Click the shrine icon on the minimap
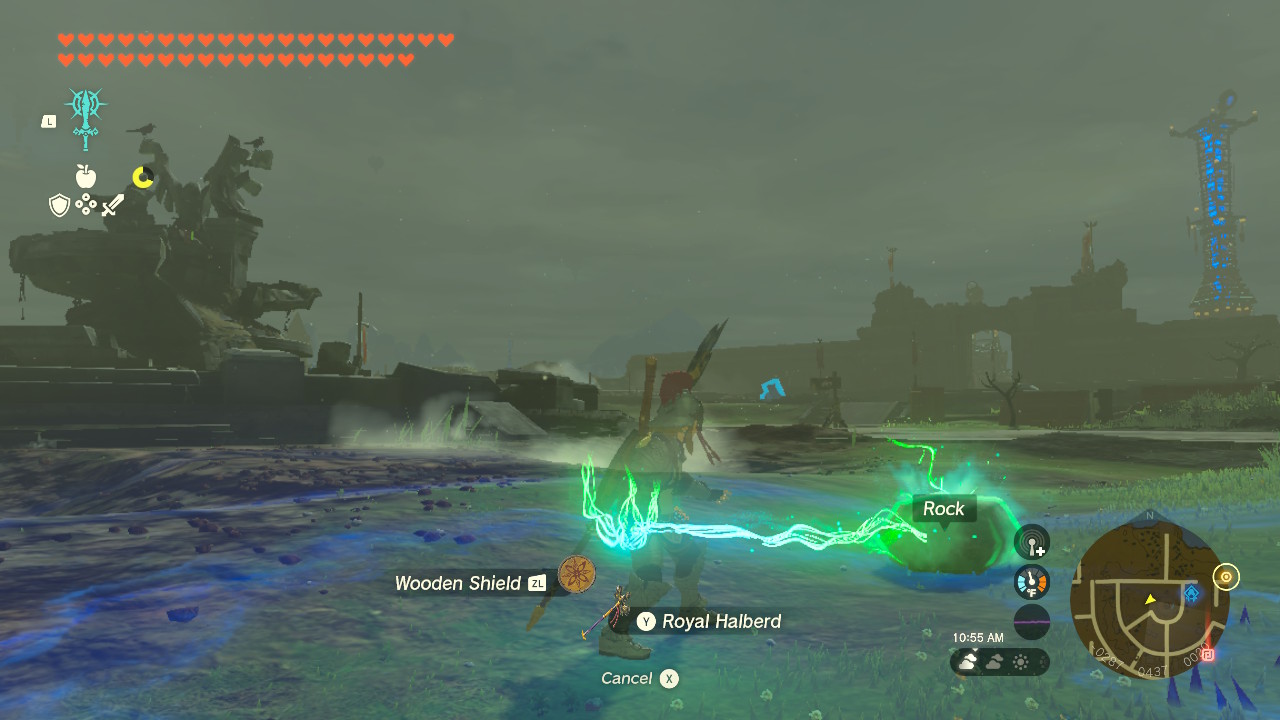Screen dimensions: 1280x720 (1191, 592)
